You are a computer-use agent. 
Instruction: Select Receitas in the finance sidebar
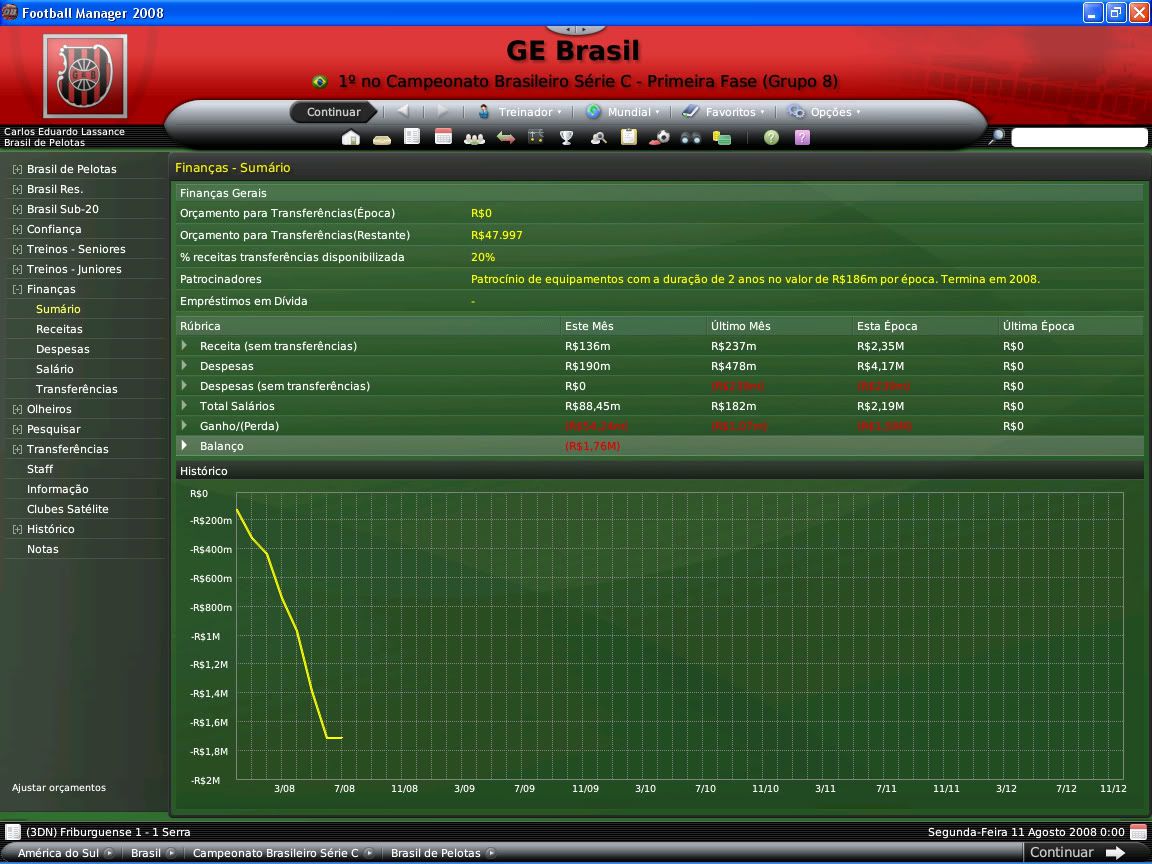tap(59, 329)
